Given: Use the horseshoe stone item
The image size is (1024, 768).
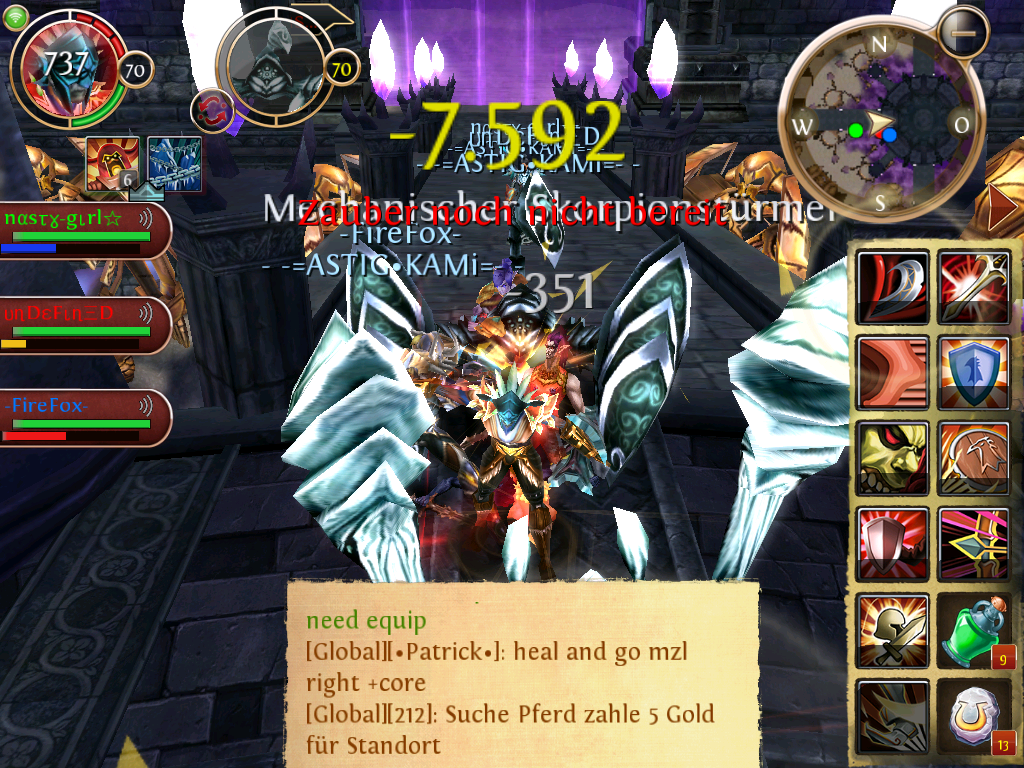Looking at the screenshot, I should [x=973, y=716].
